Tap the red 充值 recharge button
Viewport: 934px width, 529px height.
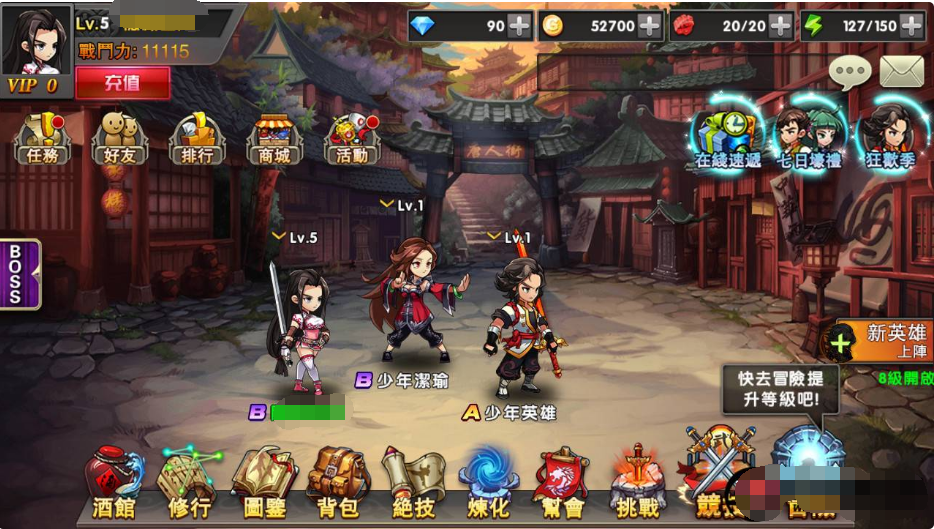pos(122,83)
